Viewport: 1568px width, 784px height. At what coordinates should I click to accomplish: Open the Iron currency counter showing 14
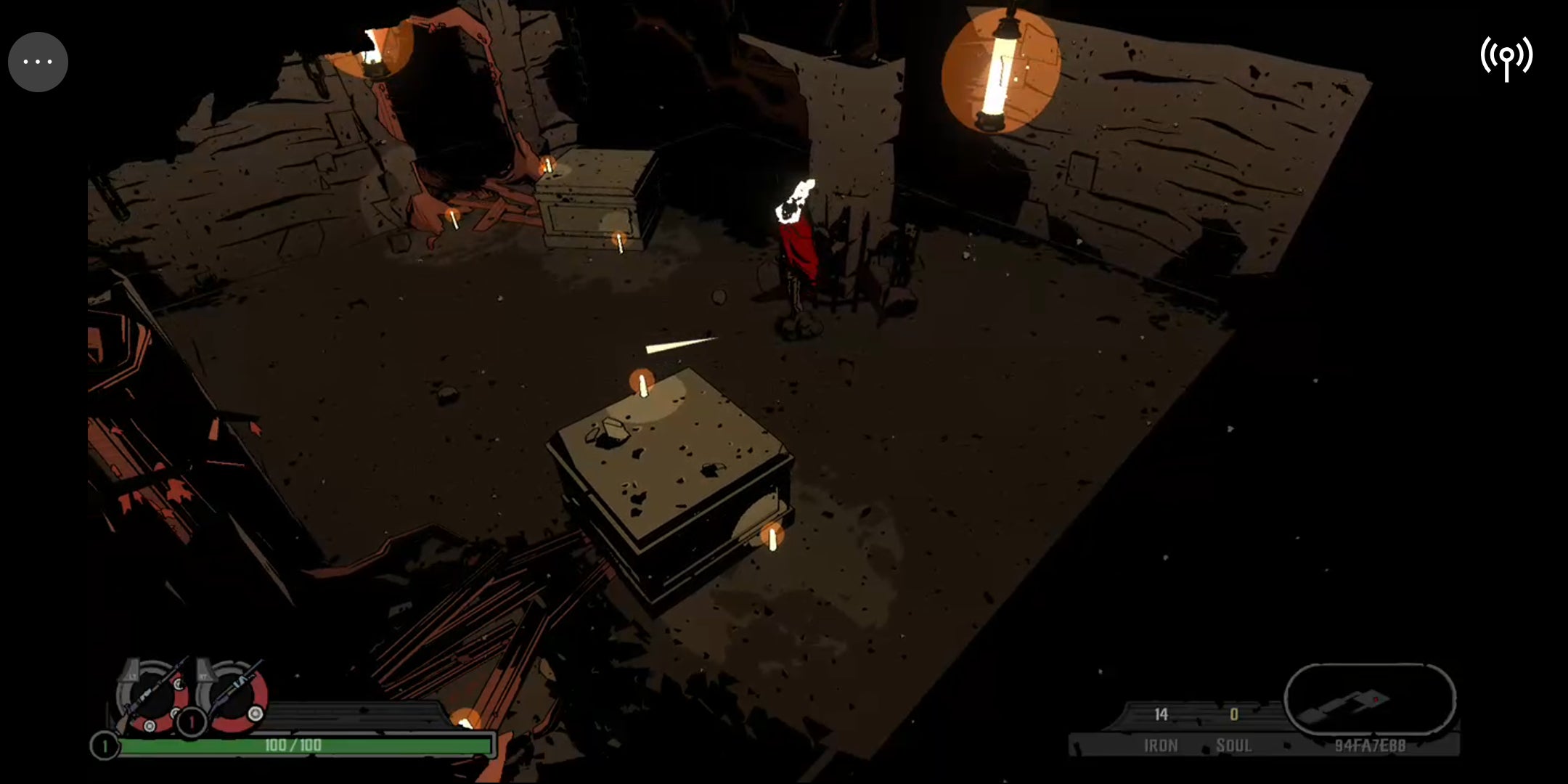point(1161,715)
